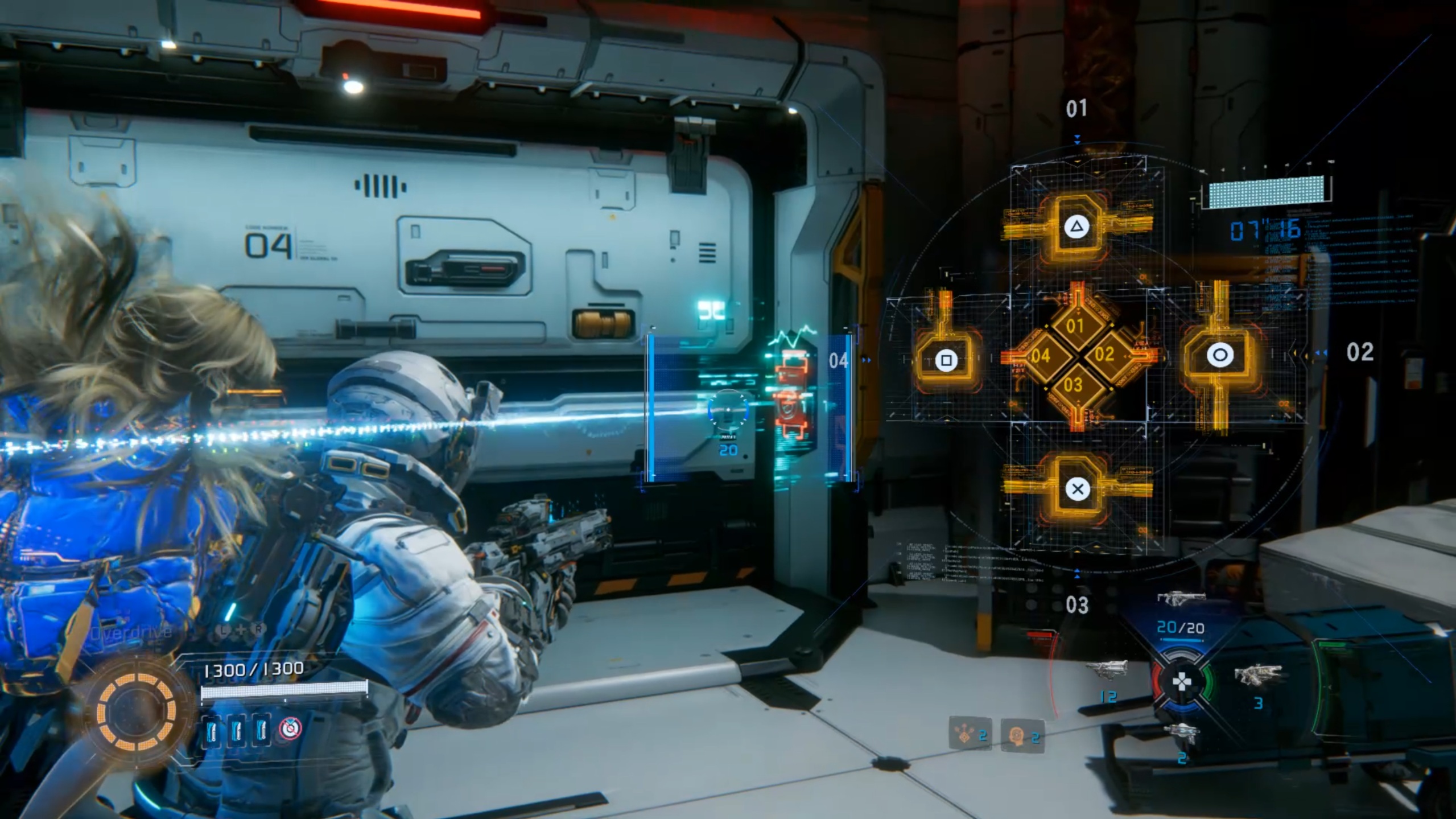
Task: Select the rifle in the wheel's top slot
Action: point(1181,599)
